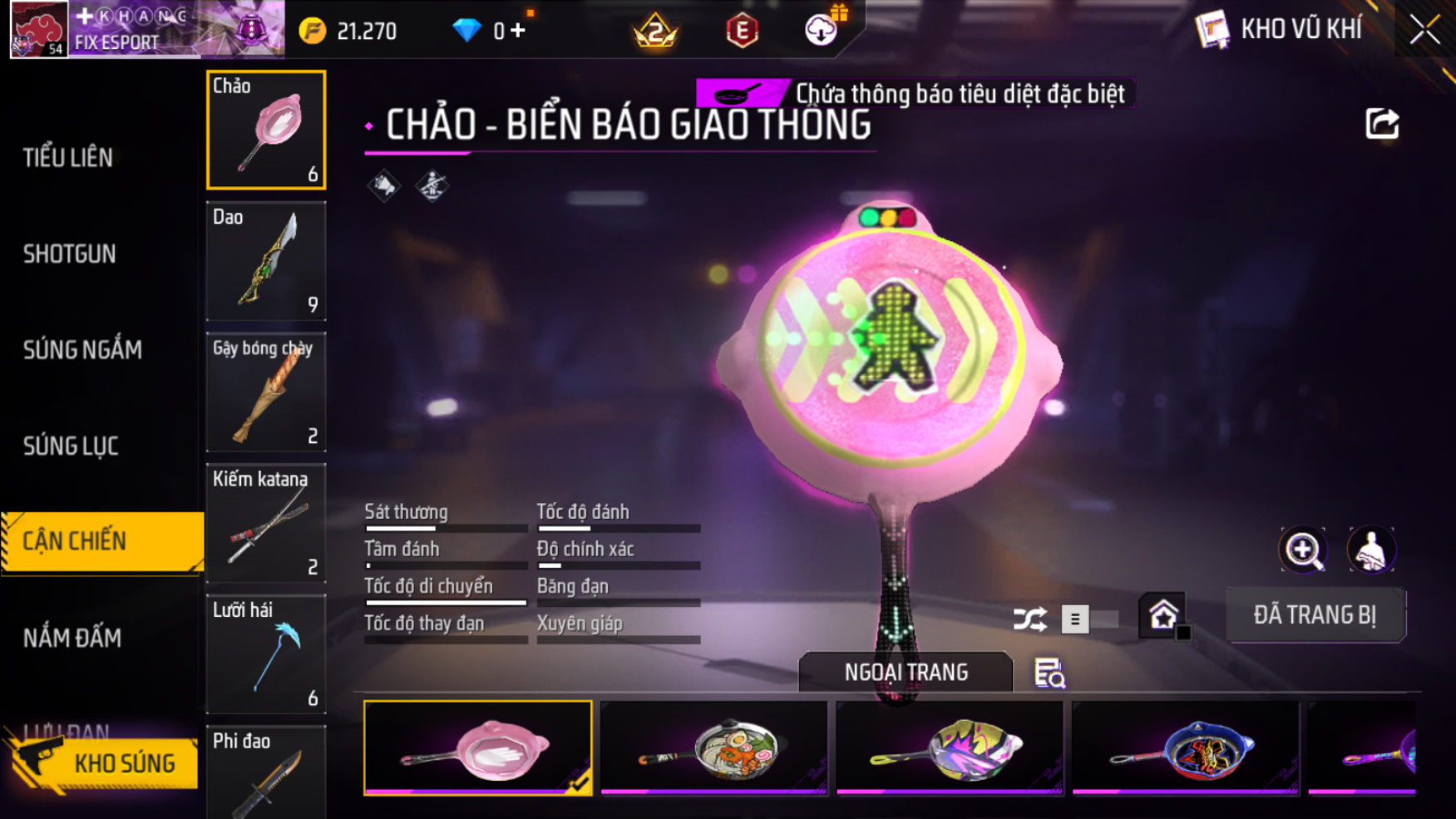Image resolution: width=1456 pixels, height=819 pixels.
Task: Pick the Dao weapon tile
Action: 266,261
